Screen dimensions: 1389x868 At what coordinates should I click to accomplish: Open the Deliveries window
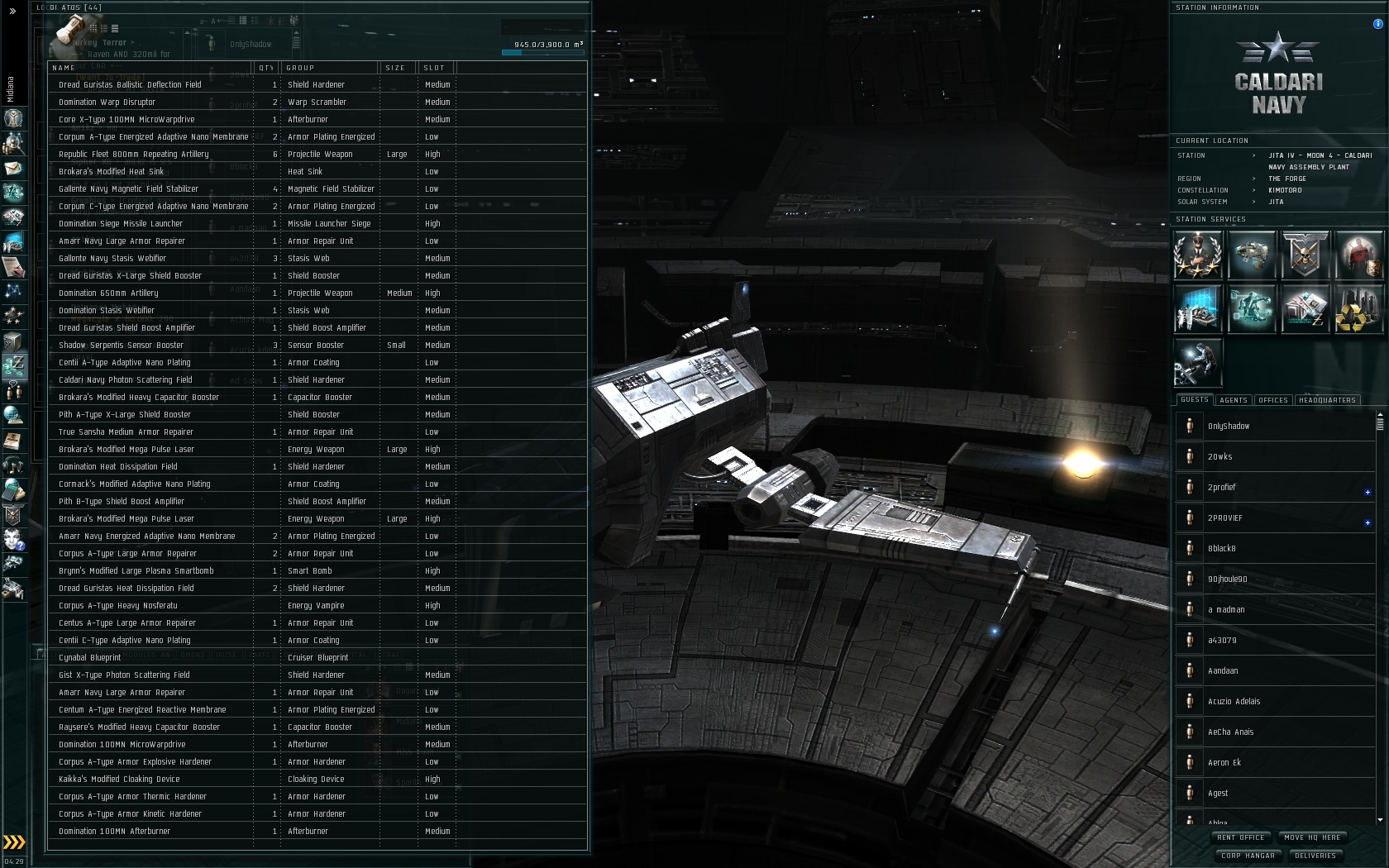(x=1315, y=856)
